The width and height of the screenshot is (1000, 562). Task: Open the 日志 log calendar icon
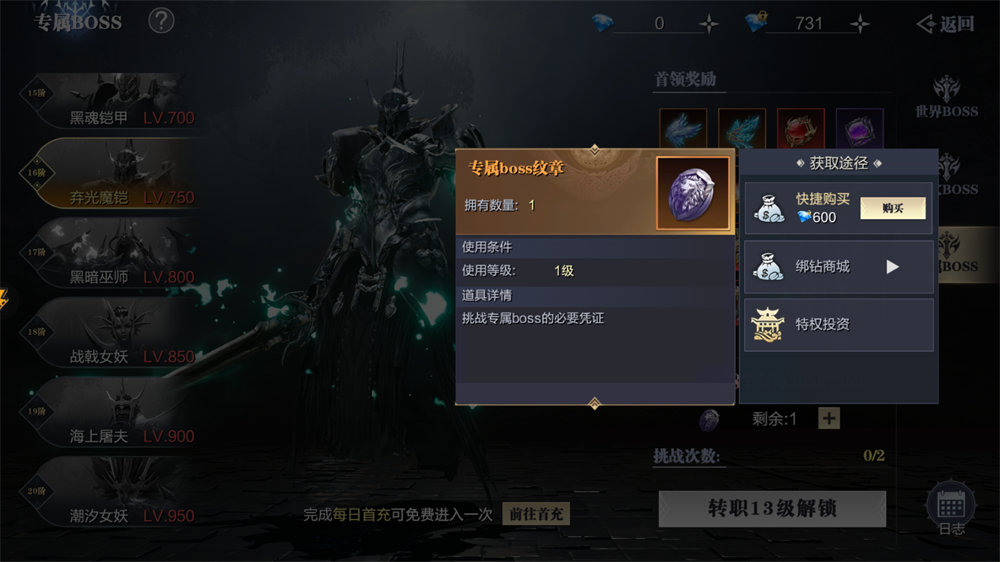point(951,510)
